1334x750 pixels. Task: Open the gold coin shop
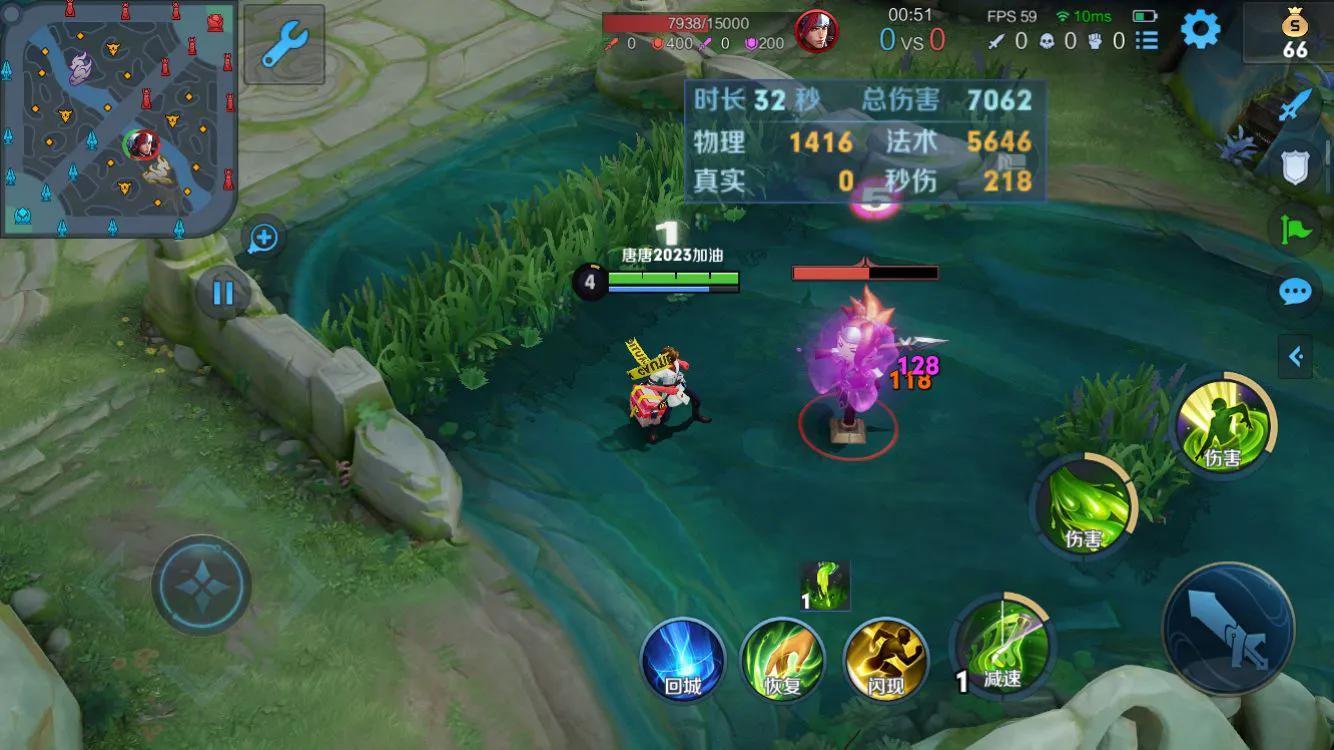[1295, 32]
